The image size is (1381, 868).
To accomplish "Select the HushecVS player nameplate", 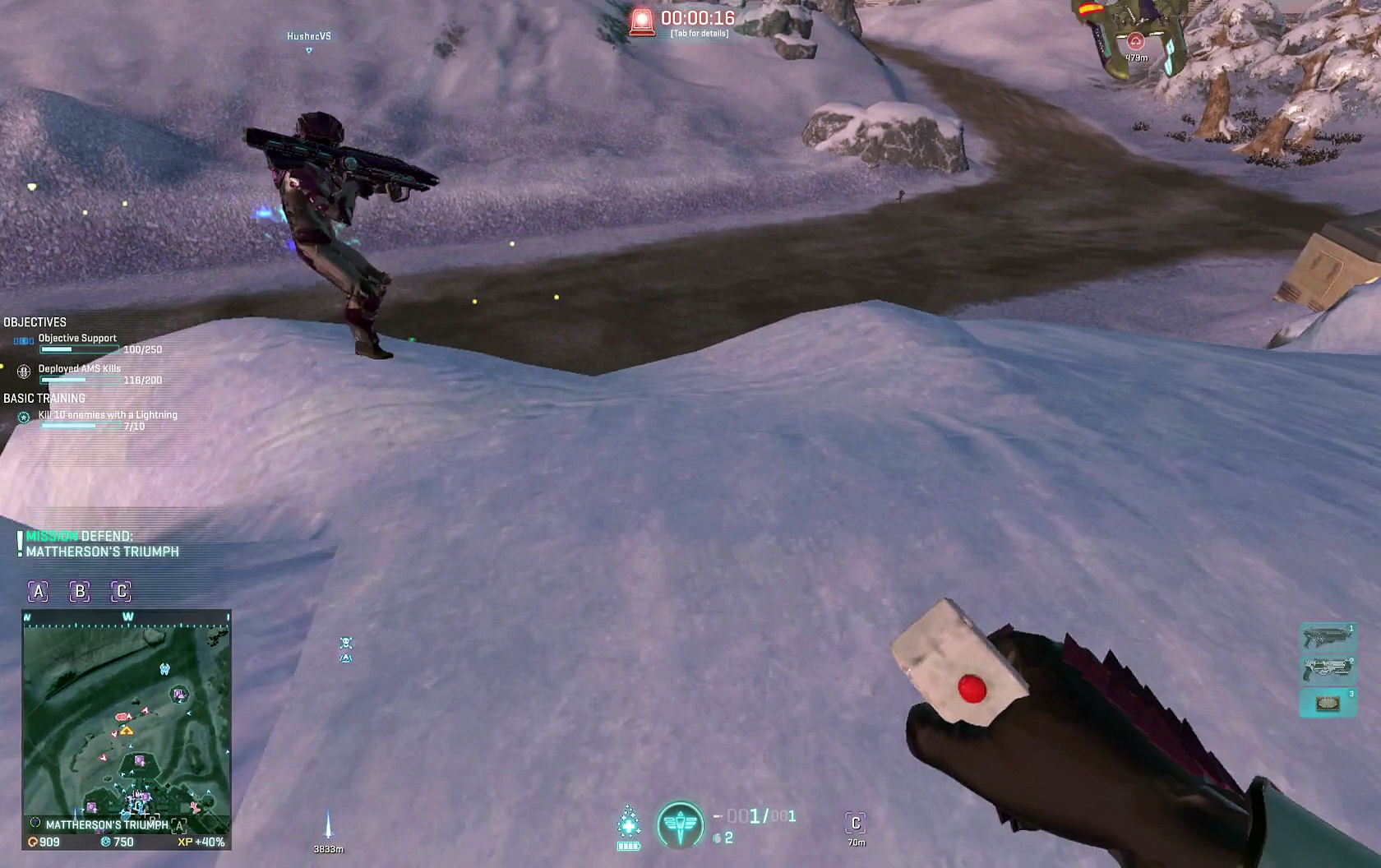I will 309,36.
